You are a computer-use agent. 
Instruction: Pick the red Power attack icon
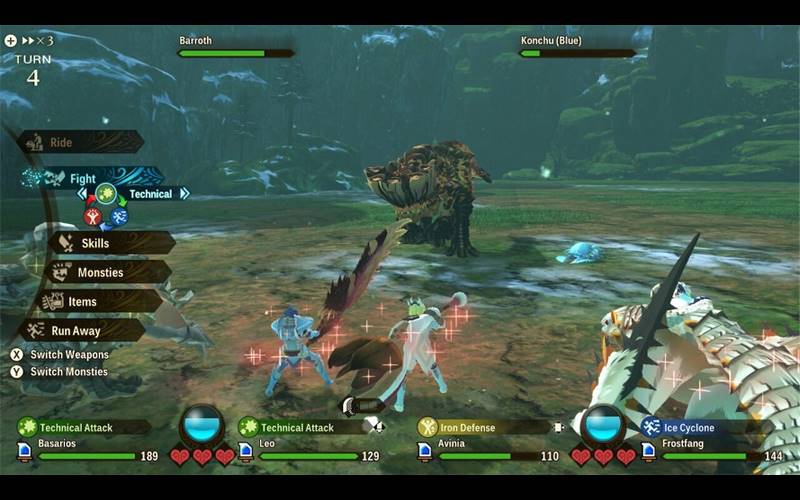[93, 216]
